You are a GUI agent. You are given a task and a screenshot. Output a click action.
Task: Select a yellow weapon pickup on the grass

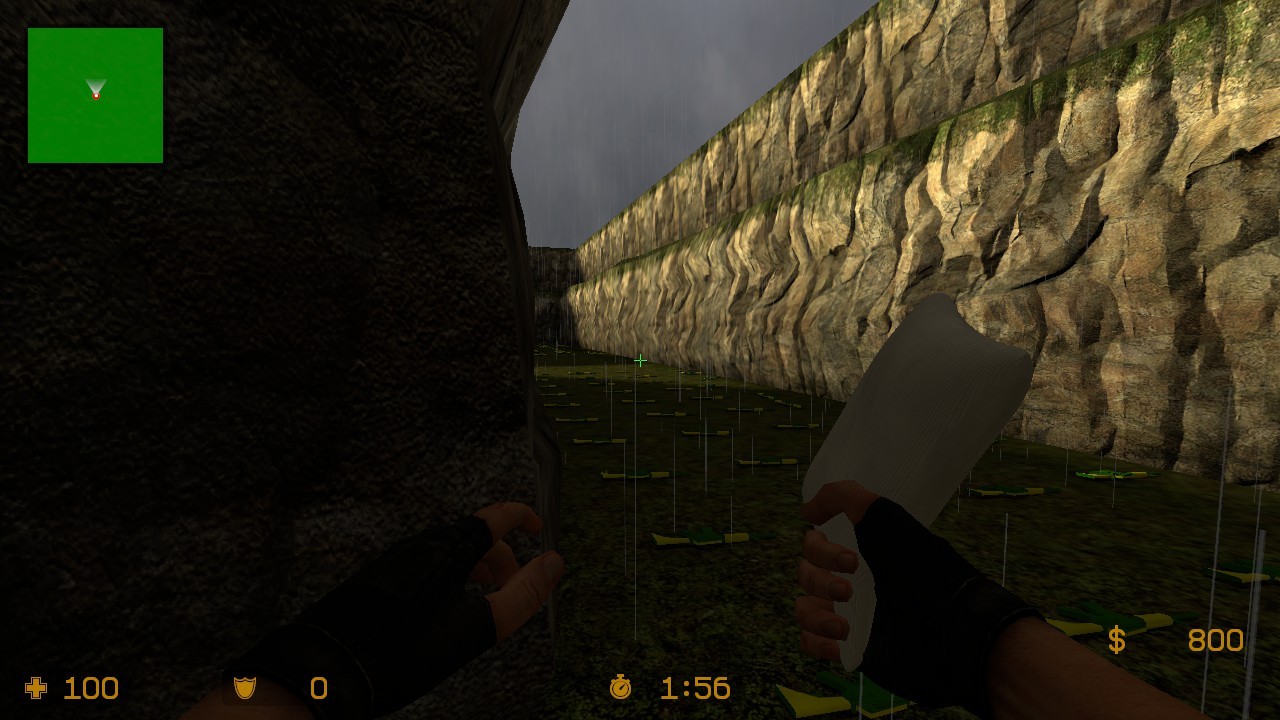[x=700, y=540]
